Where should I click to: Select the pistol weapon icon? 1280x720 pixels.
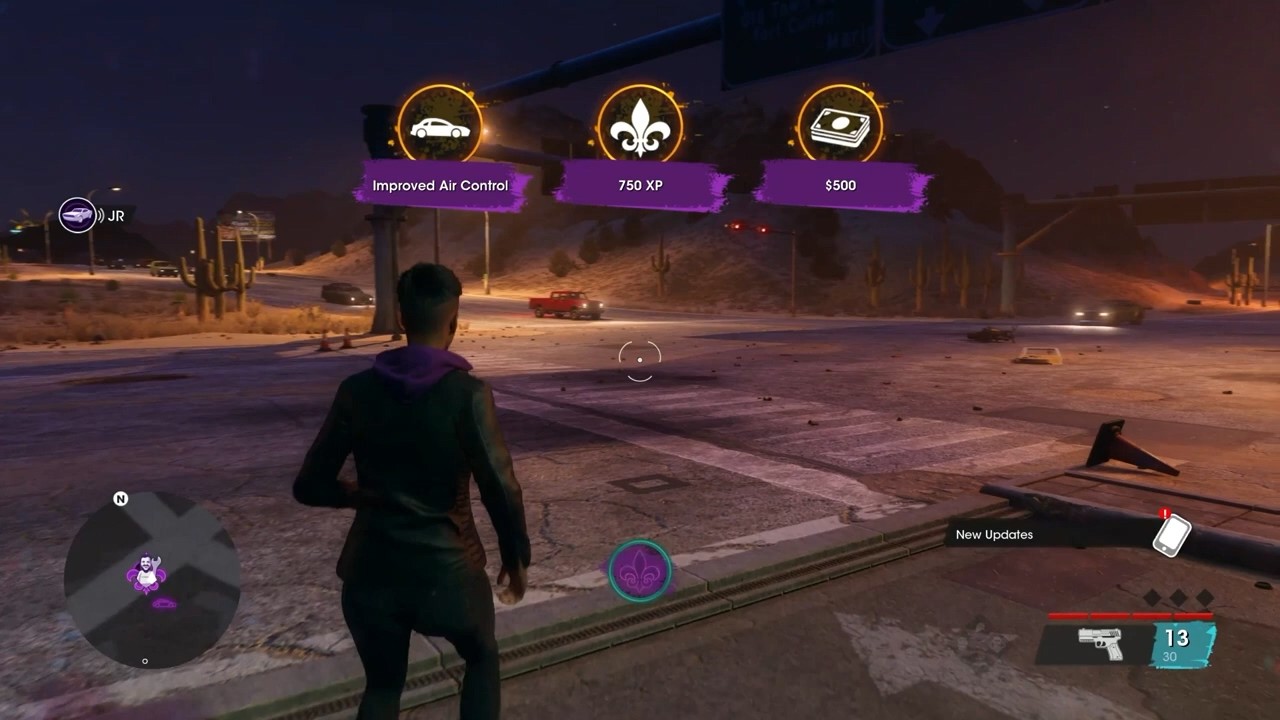pos(1100,643)
